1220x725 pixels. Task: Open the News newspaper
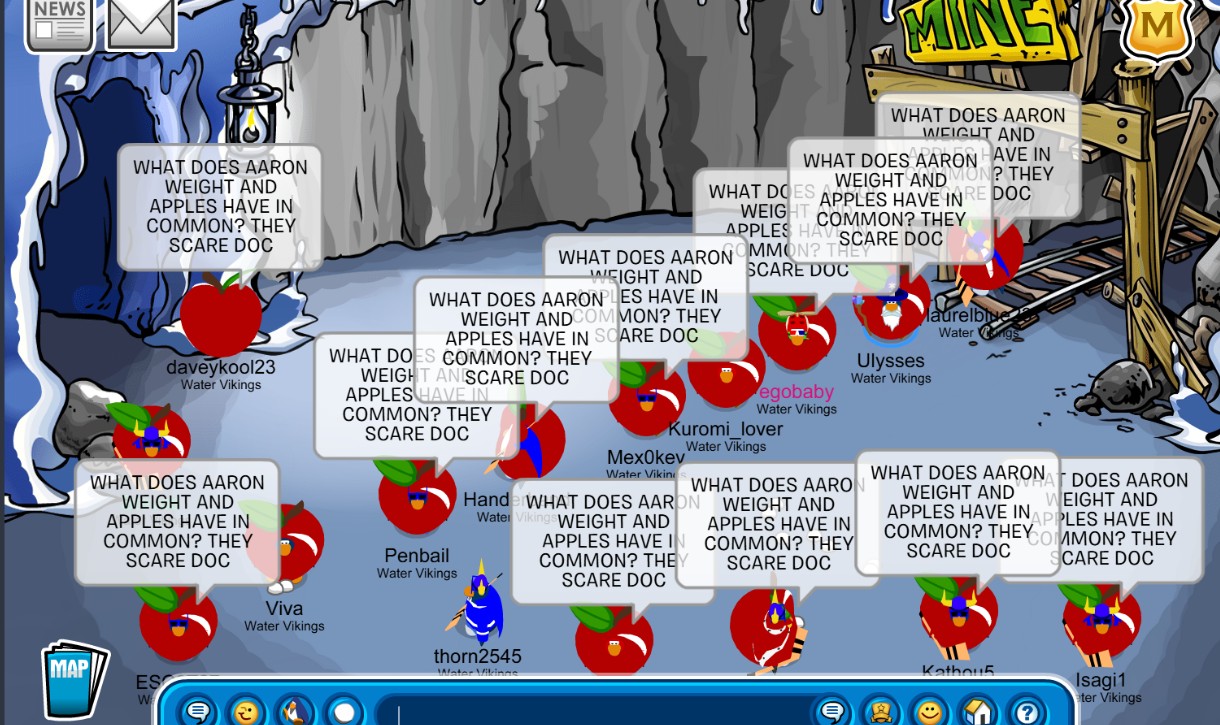[x=59, y=22]
